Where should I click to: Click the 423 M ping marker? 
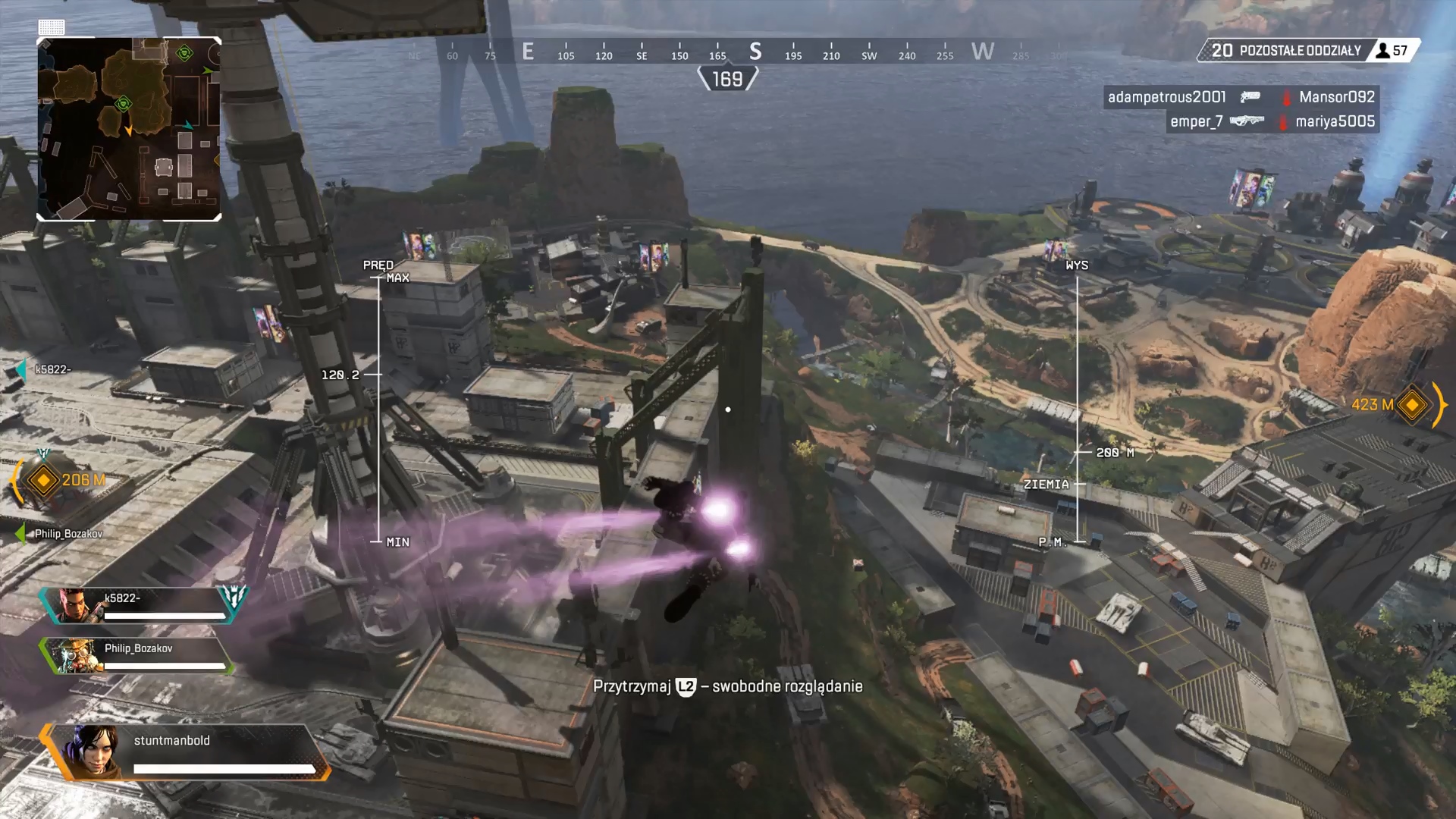pos(1411,405)
